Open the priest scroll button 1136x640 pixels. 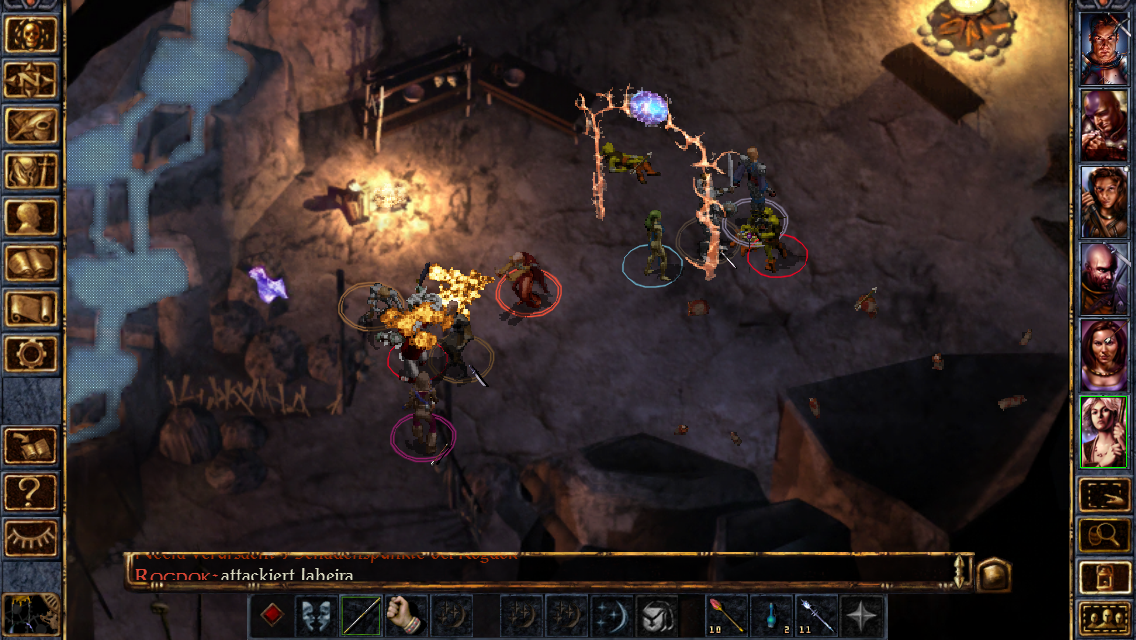(31, 309)
